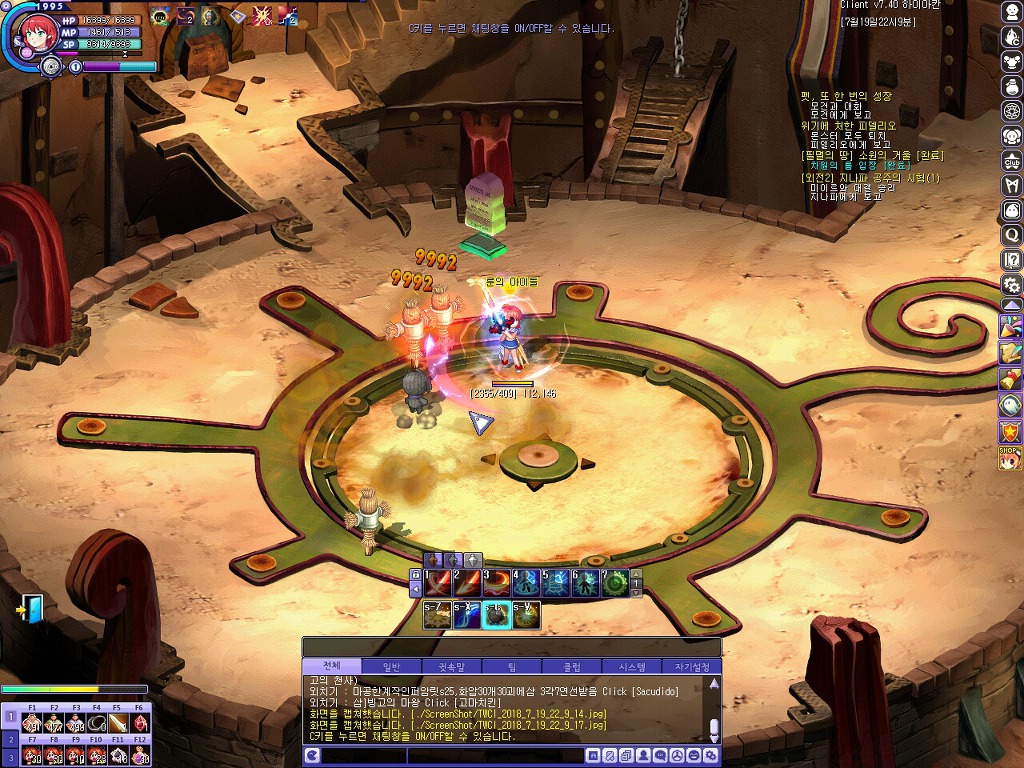Image resolution: width=1024 pixels, height=768 pixels.
Task: Open the 시스템 message tab
Action: coord(632,667)
